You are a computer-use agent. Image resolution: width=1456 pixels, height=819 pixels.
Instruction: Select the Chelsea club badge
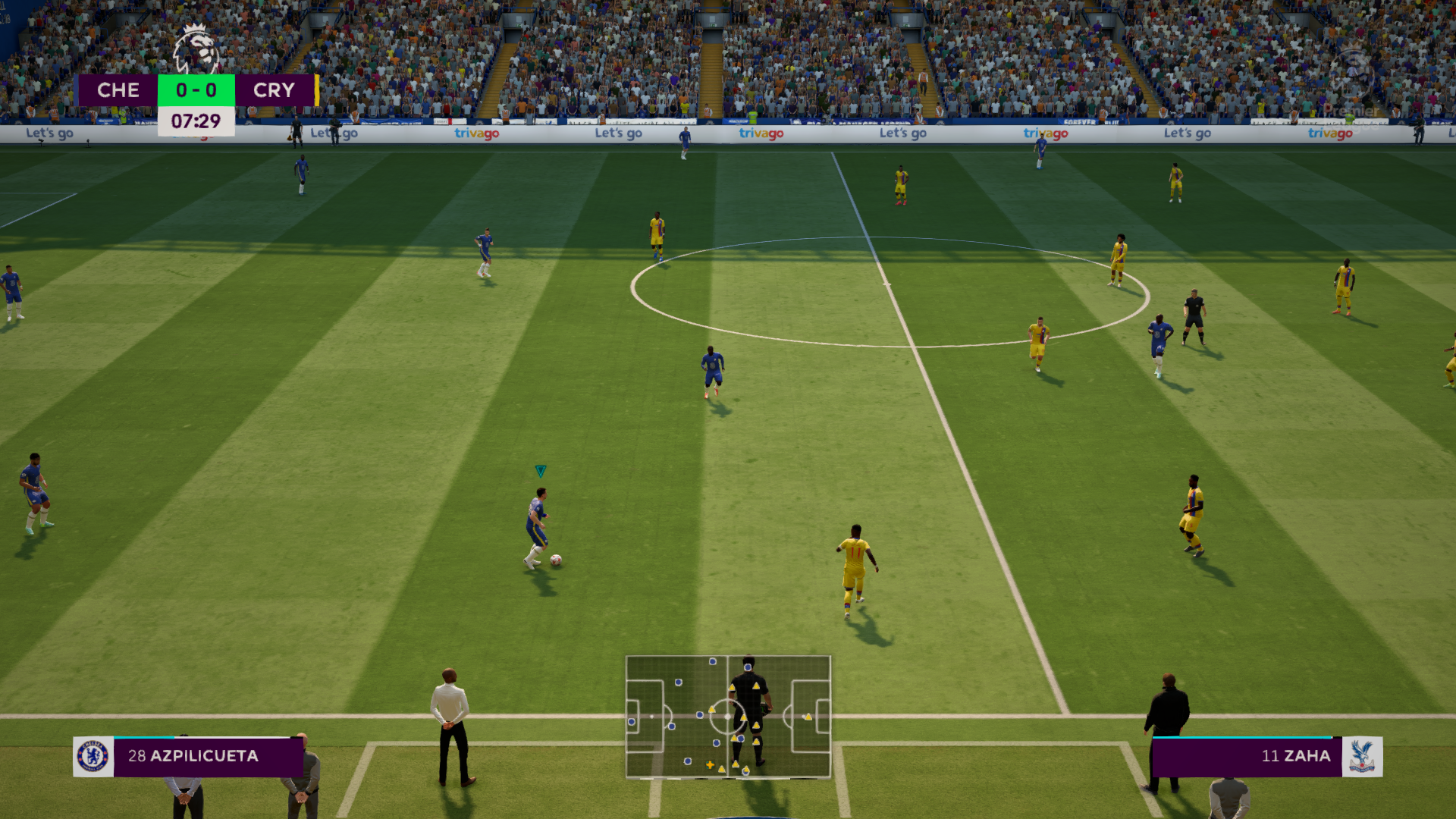[93, 756]
